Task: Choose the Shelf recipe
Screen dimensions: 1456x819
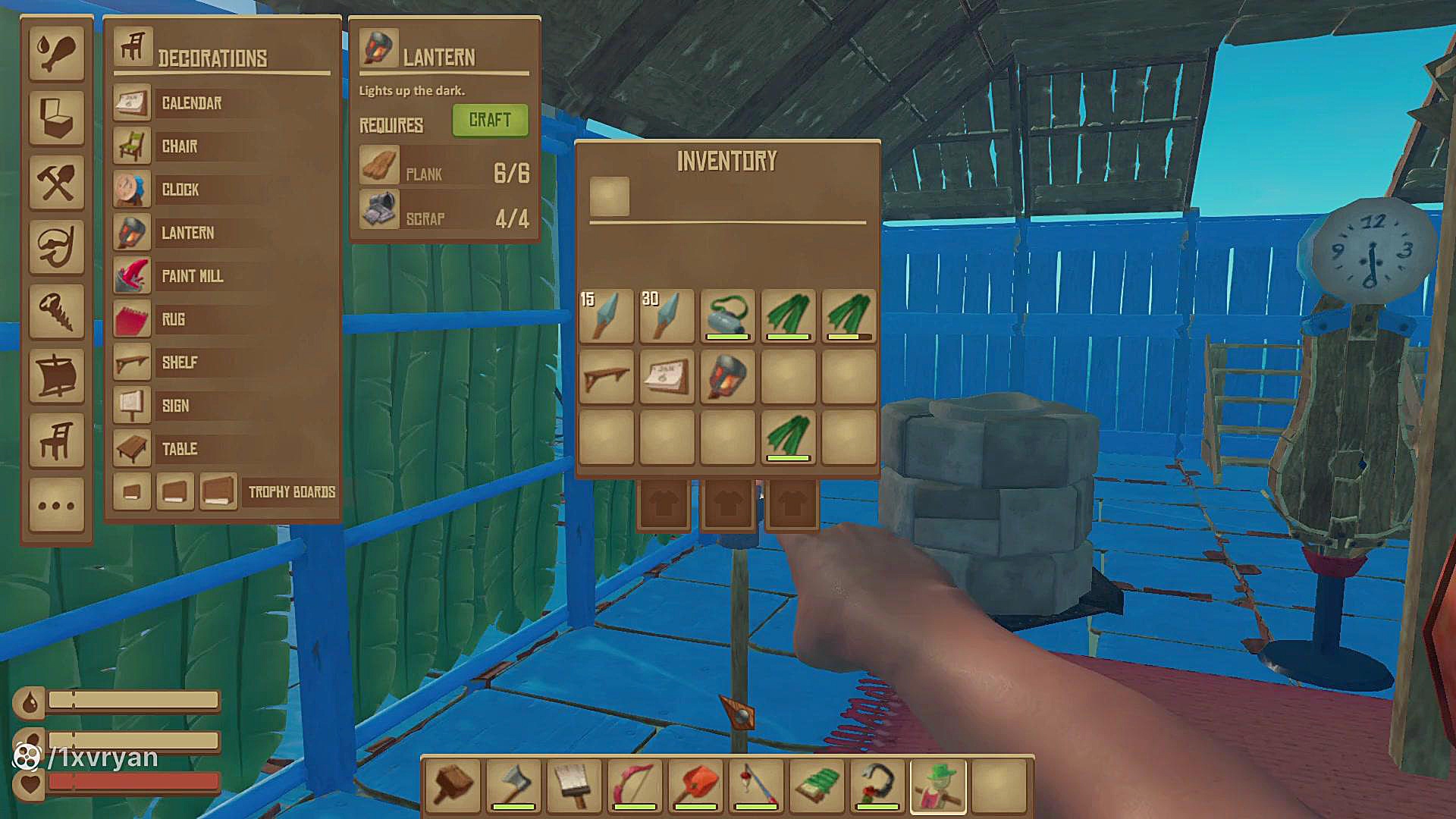Action: [180, 362]
